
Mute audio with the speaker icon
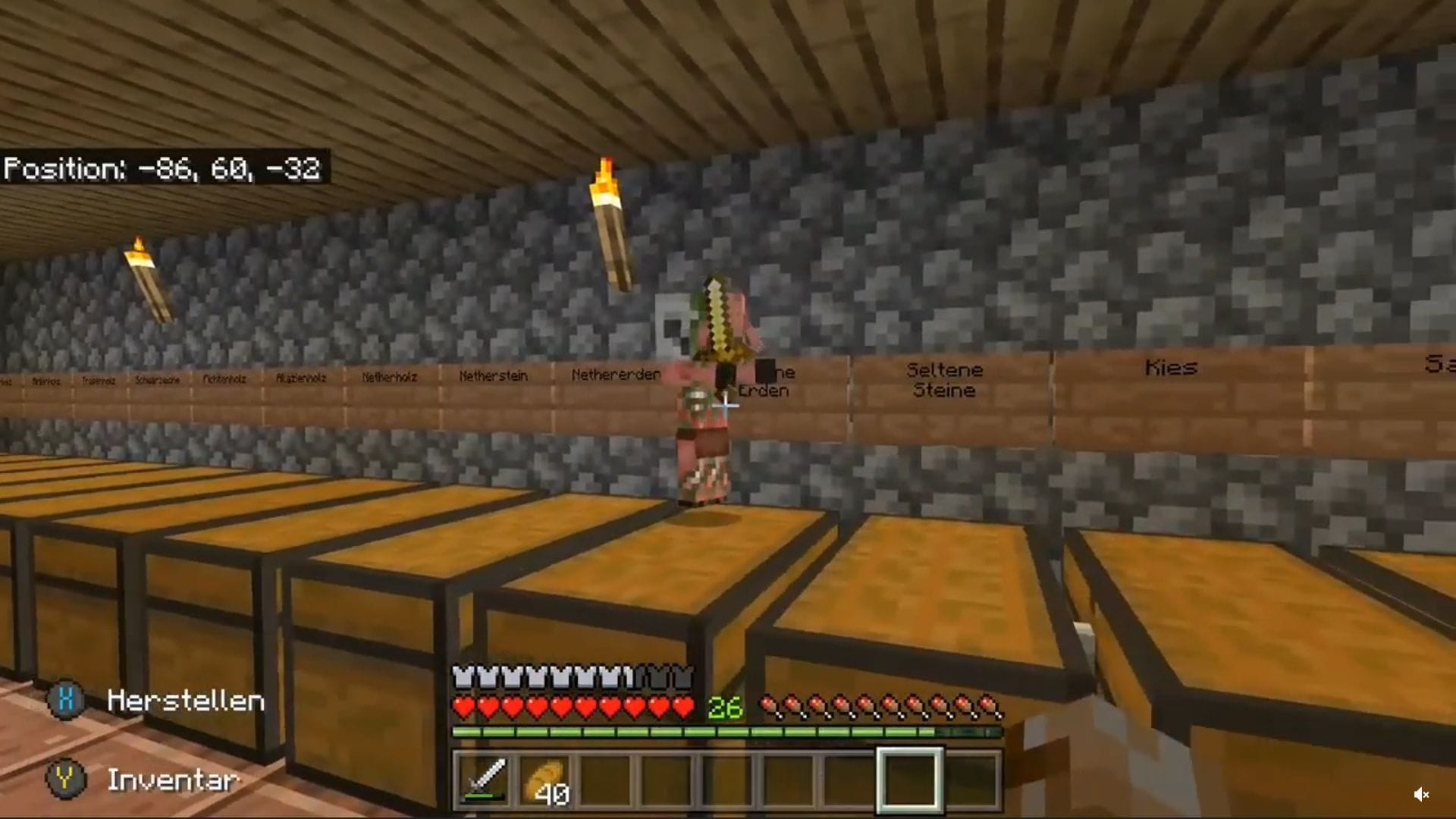pyautogui.click(x=1423, y=794)
